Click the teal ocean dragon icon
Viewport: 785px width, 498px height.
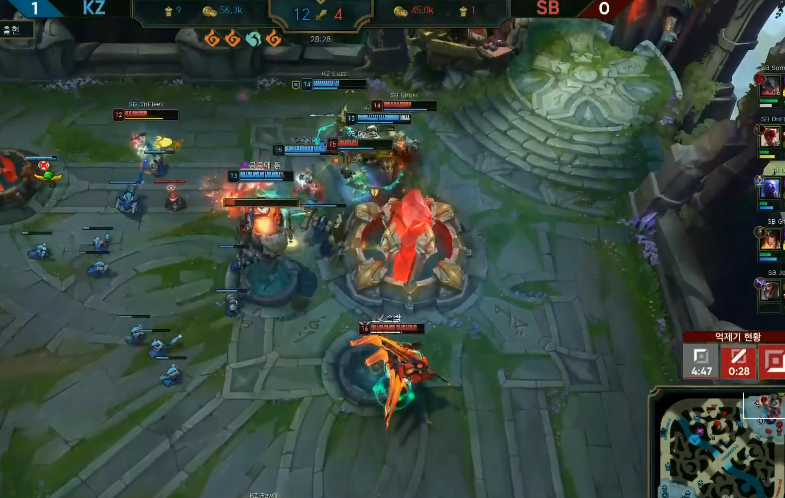point(252,39)
